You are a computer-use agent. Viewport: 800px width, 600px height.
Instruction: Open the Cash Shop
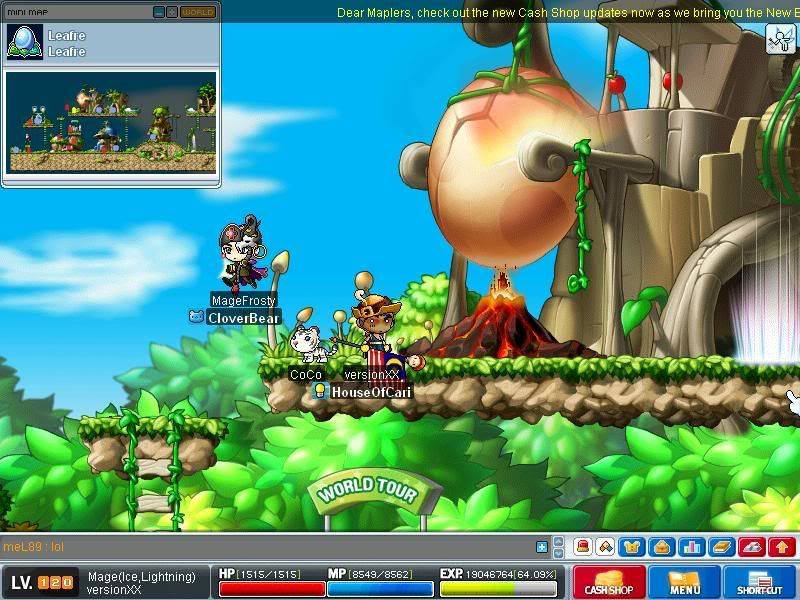point(609,582)
